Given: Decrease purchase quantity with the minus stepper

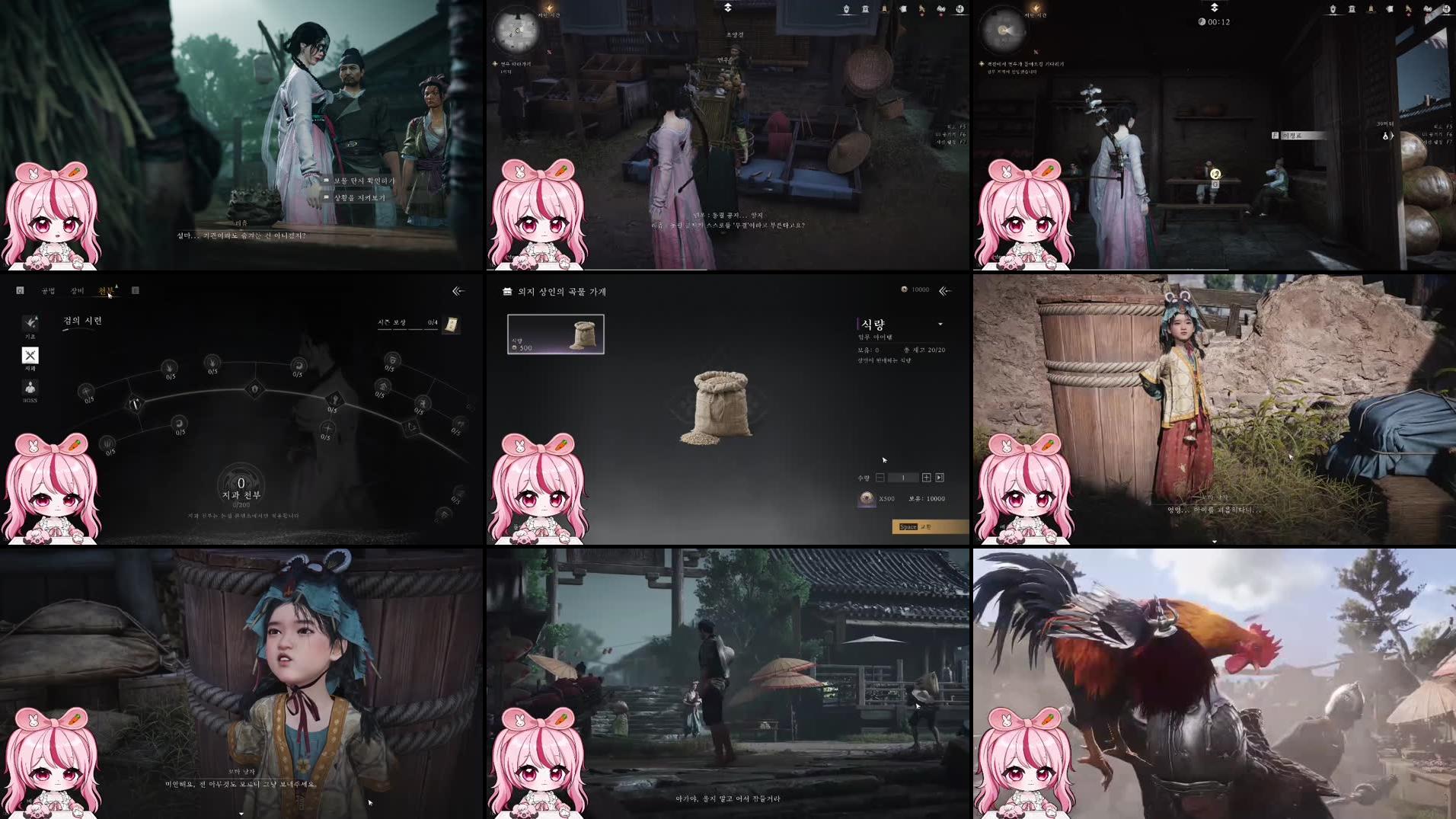Looking at the screenshot, I should pyautogui.click(x=880, y=478).
